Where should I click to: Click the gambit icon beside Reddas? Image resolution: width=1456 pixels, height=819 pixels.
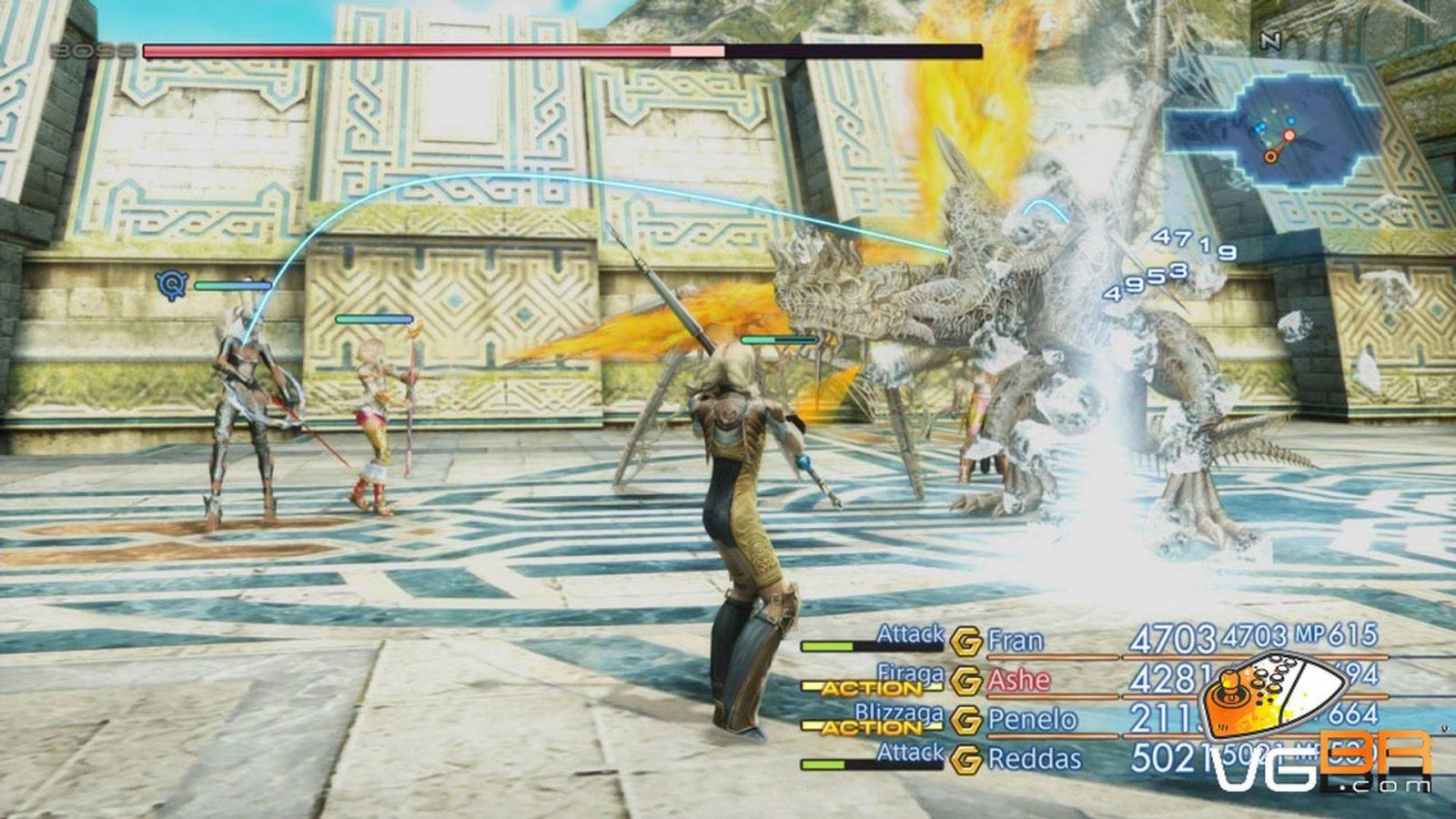(966, 759)
